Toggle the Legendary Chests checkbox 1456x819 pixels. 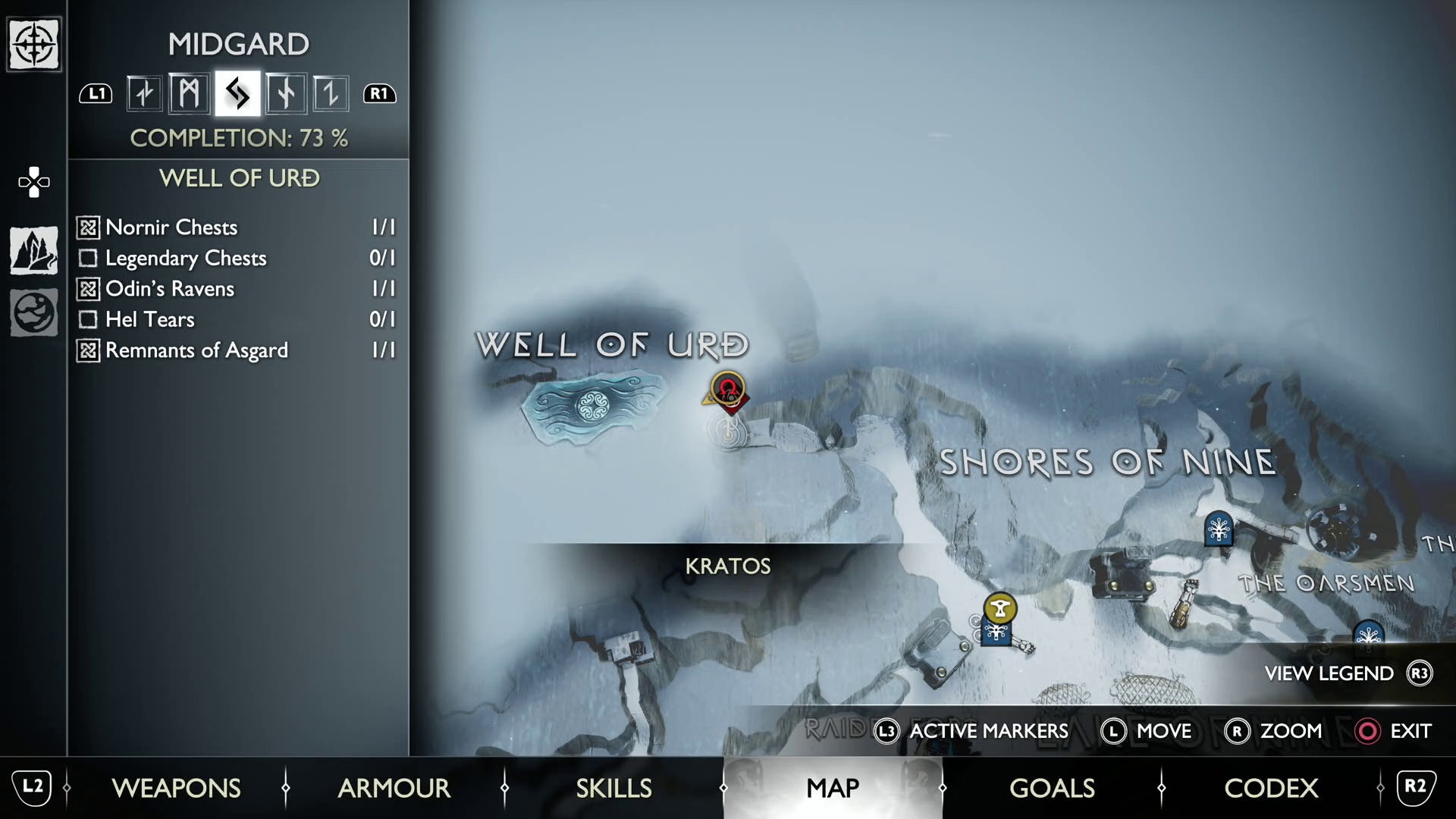[88, 258]
